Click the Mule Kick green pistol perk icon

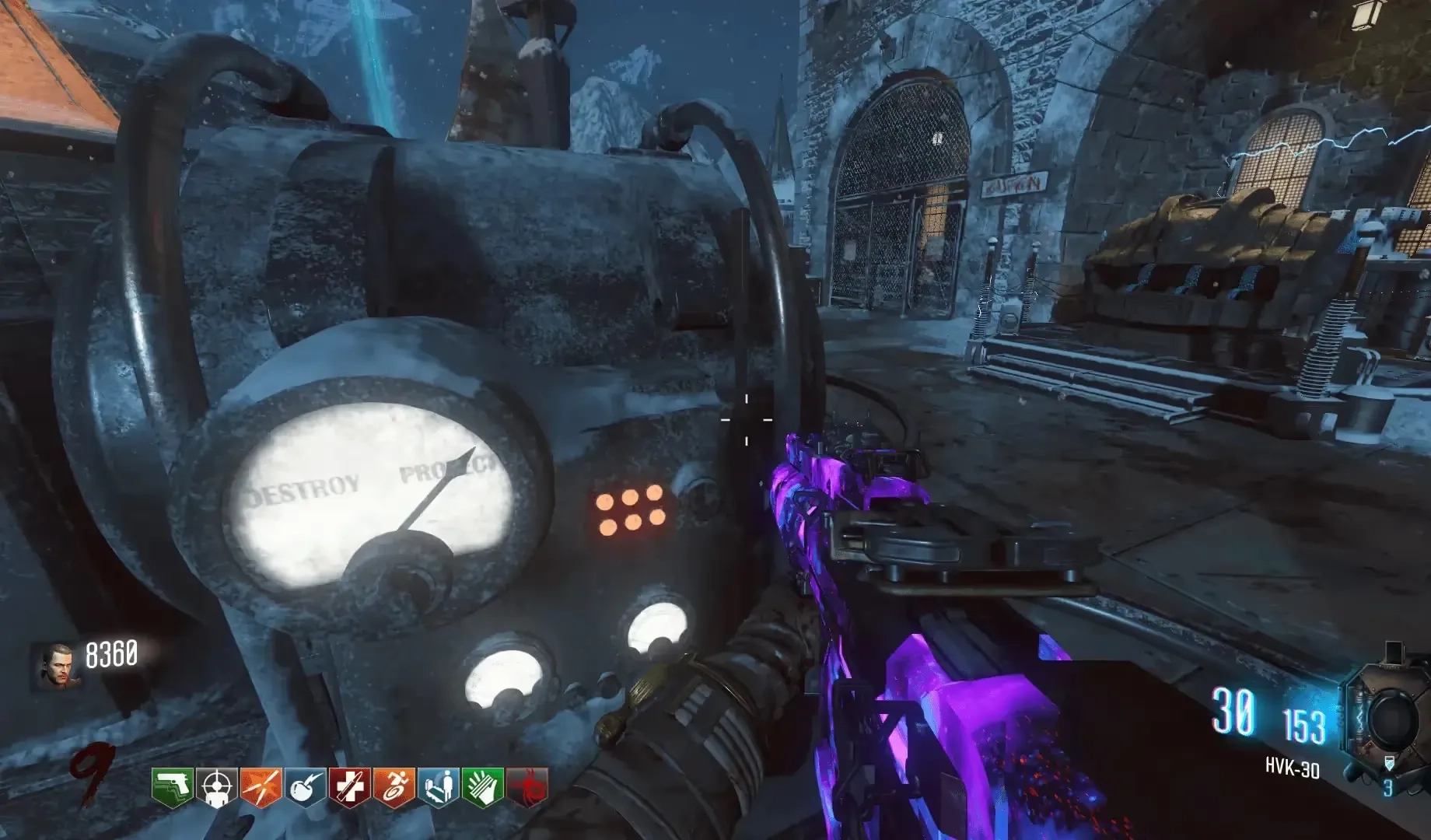coord(172,788)
